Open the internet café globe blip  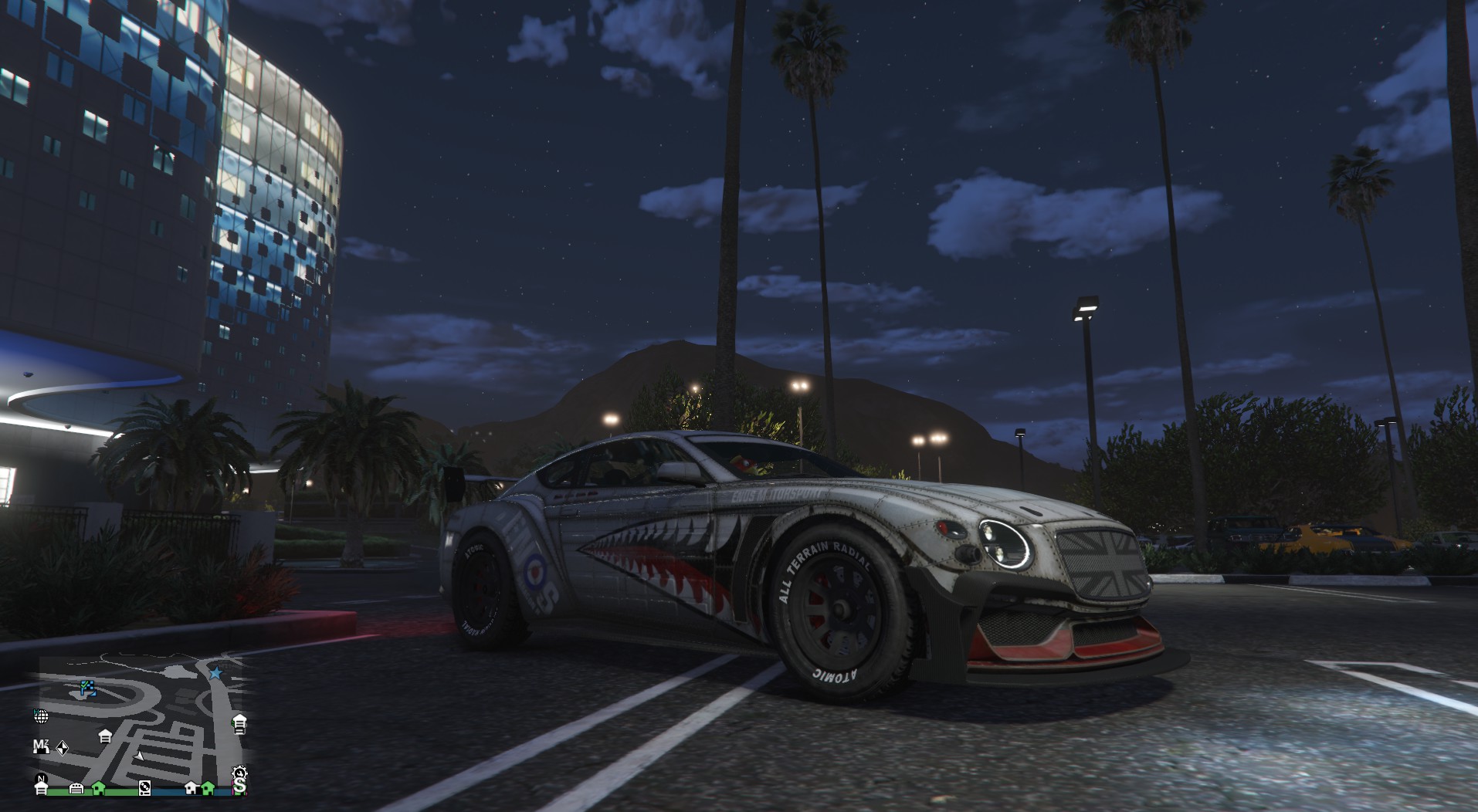point(41,717)
